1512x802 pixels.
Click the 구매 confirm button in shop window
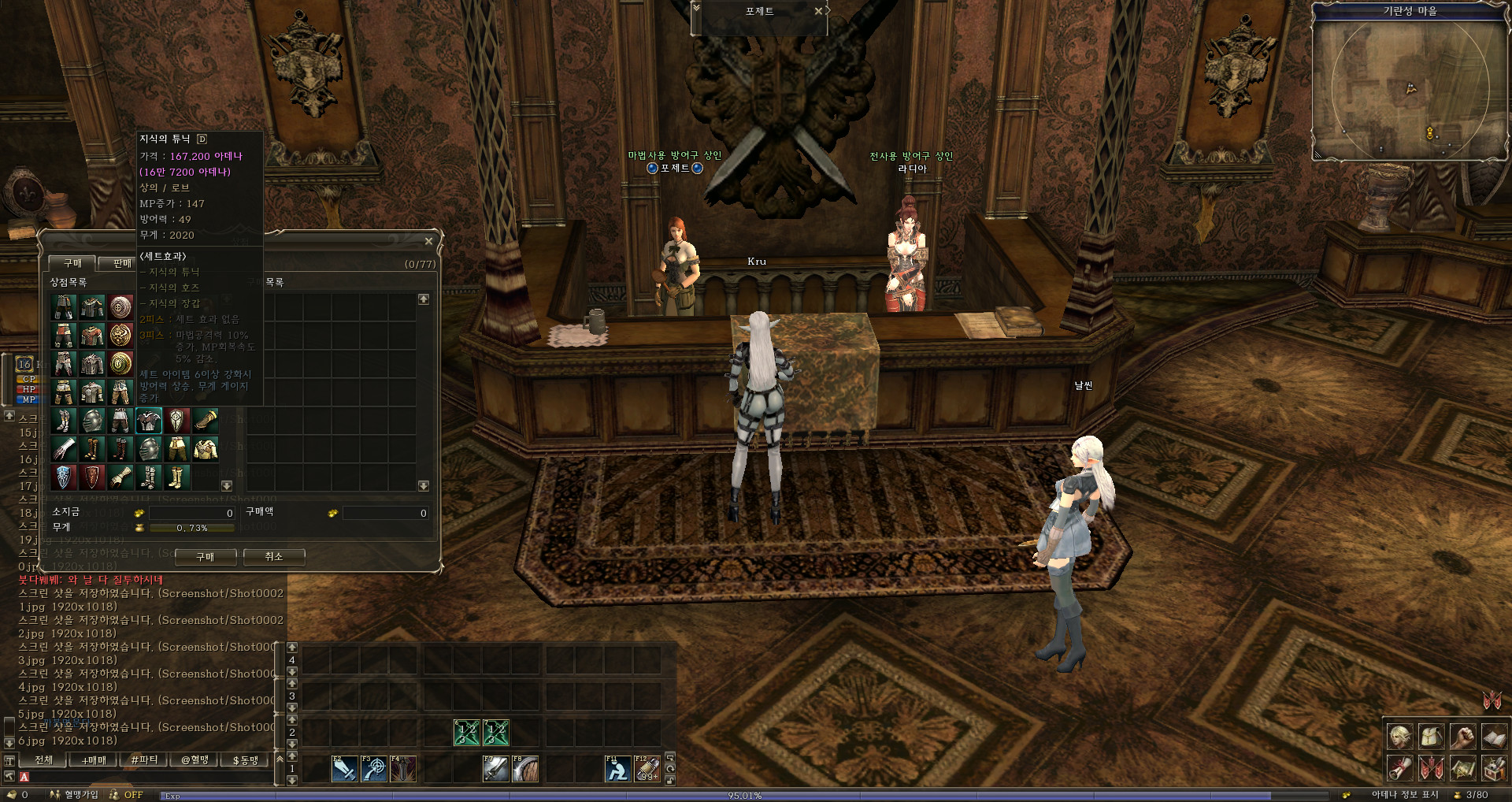(x=205, y=557)
